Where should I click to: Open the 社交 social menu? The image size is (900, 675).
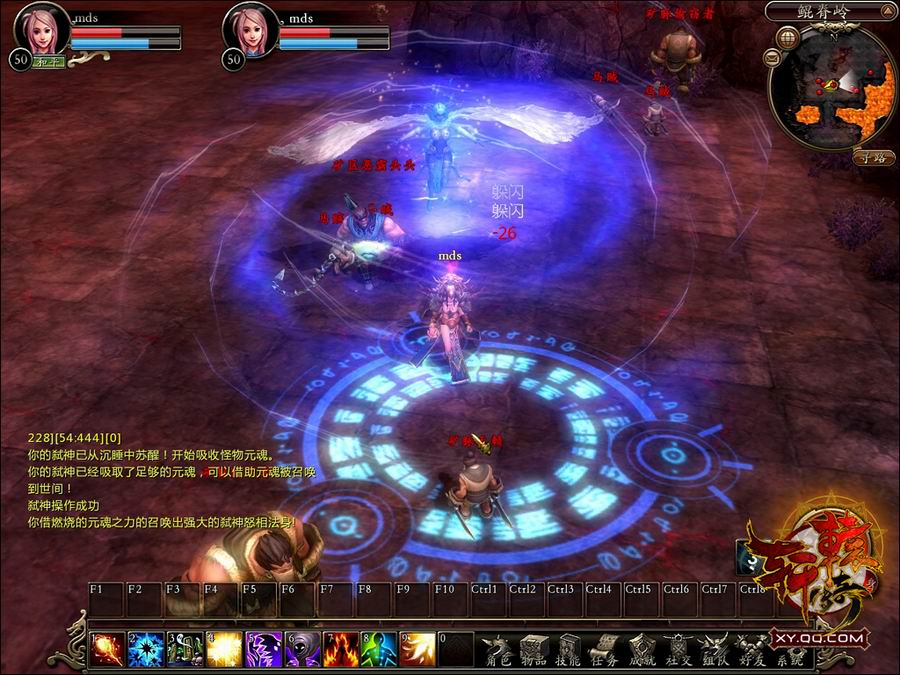point(677,649)
